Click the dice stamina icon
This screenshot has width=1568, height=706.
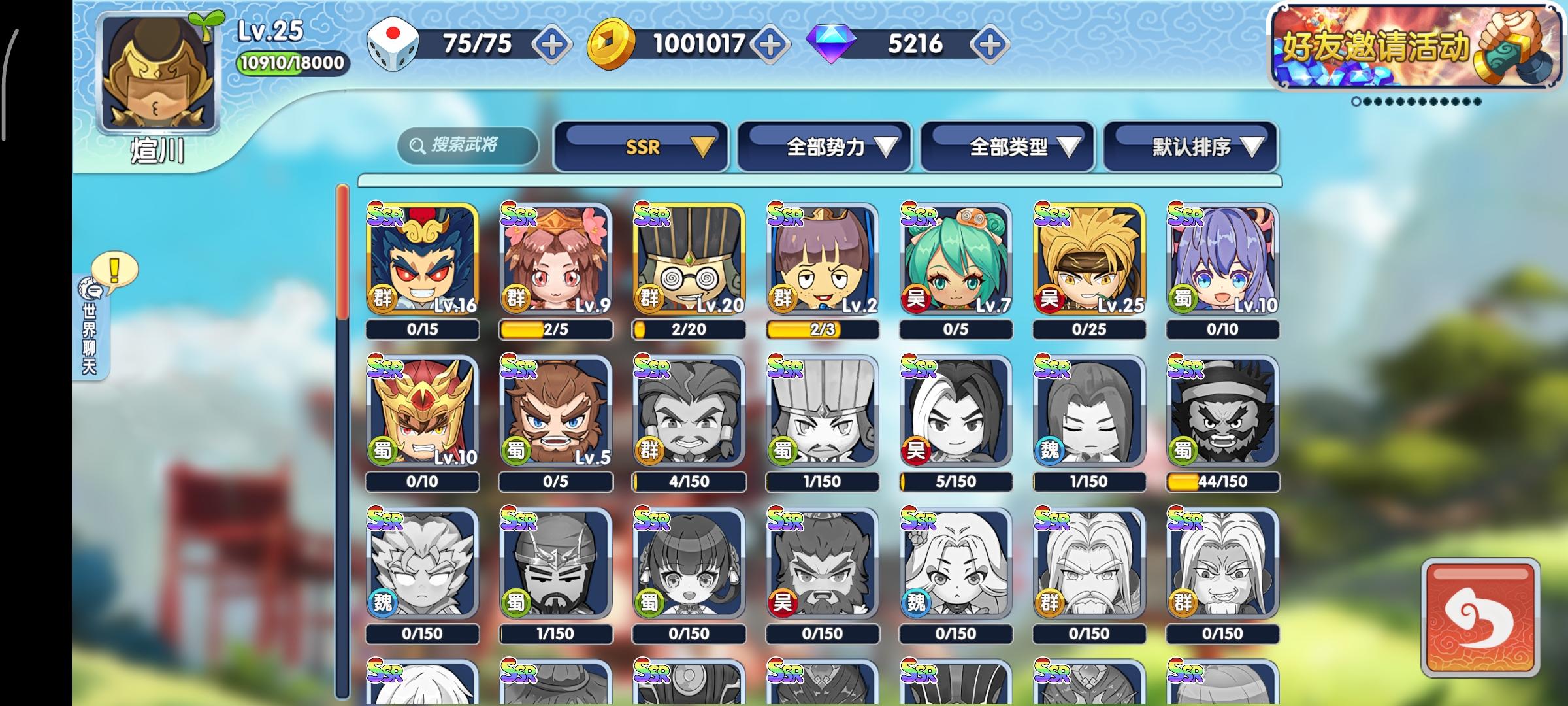click(x=392, y=44)
